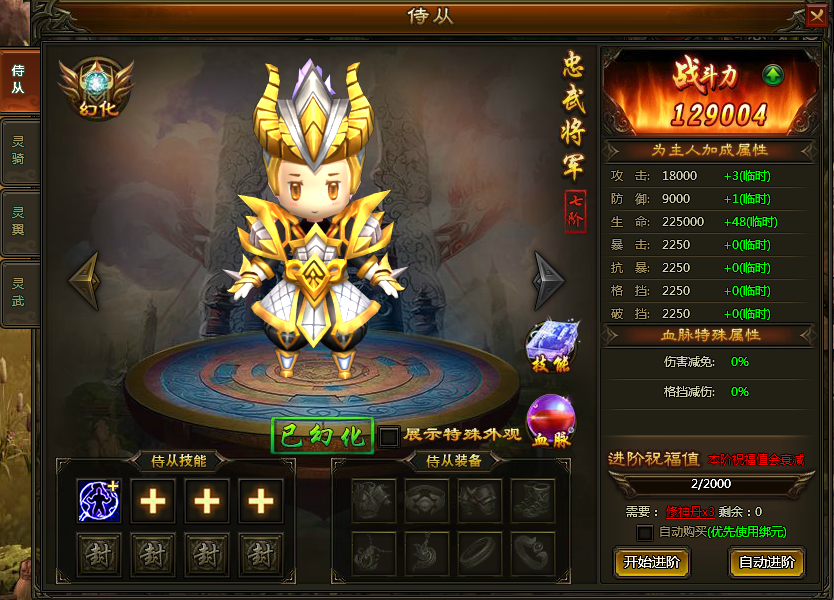The height and width of the screenshot is (600, 834).
Task: Enable the 自动购买 checkbox
Action: tap(645, 533)
